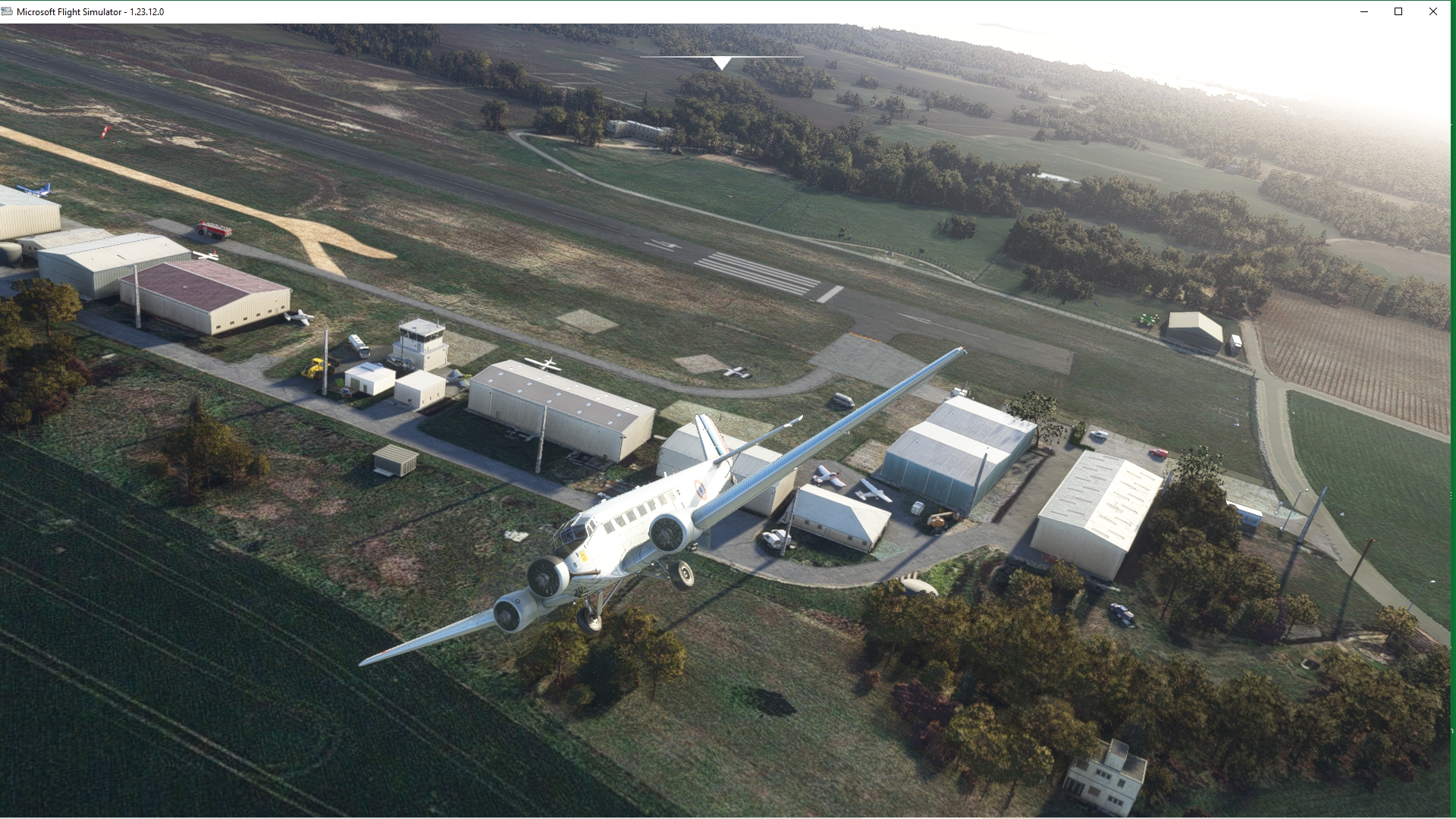The width and height of the screenshot is (1456, 819).
Task: Close the Microsoft Flight Simulator window
Action: 1433,11
